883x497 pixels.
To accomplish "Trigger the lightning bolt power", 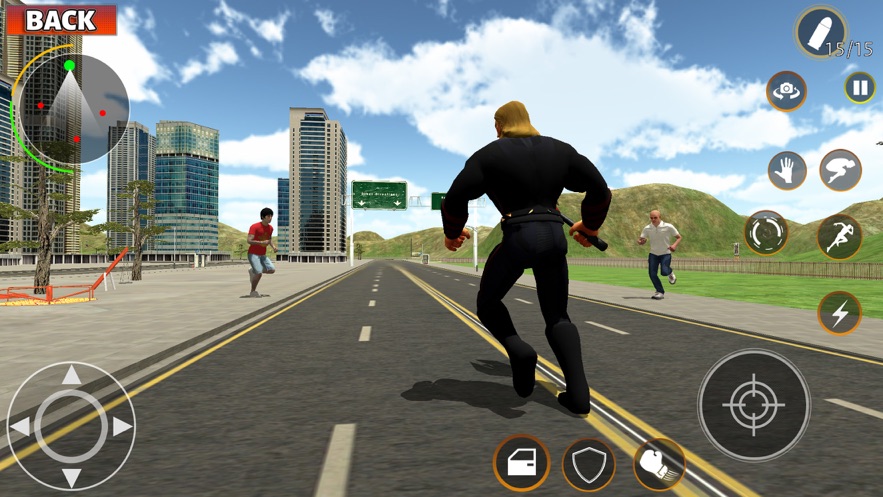I will pos(839,313).
